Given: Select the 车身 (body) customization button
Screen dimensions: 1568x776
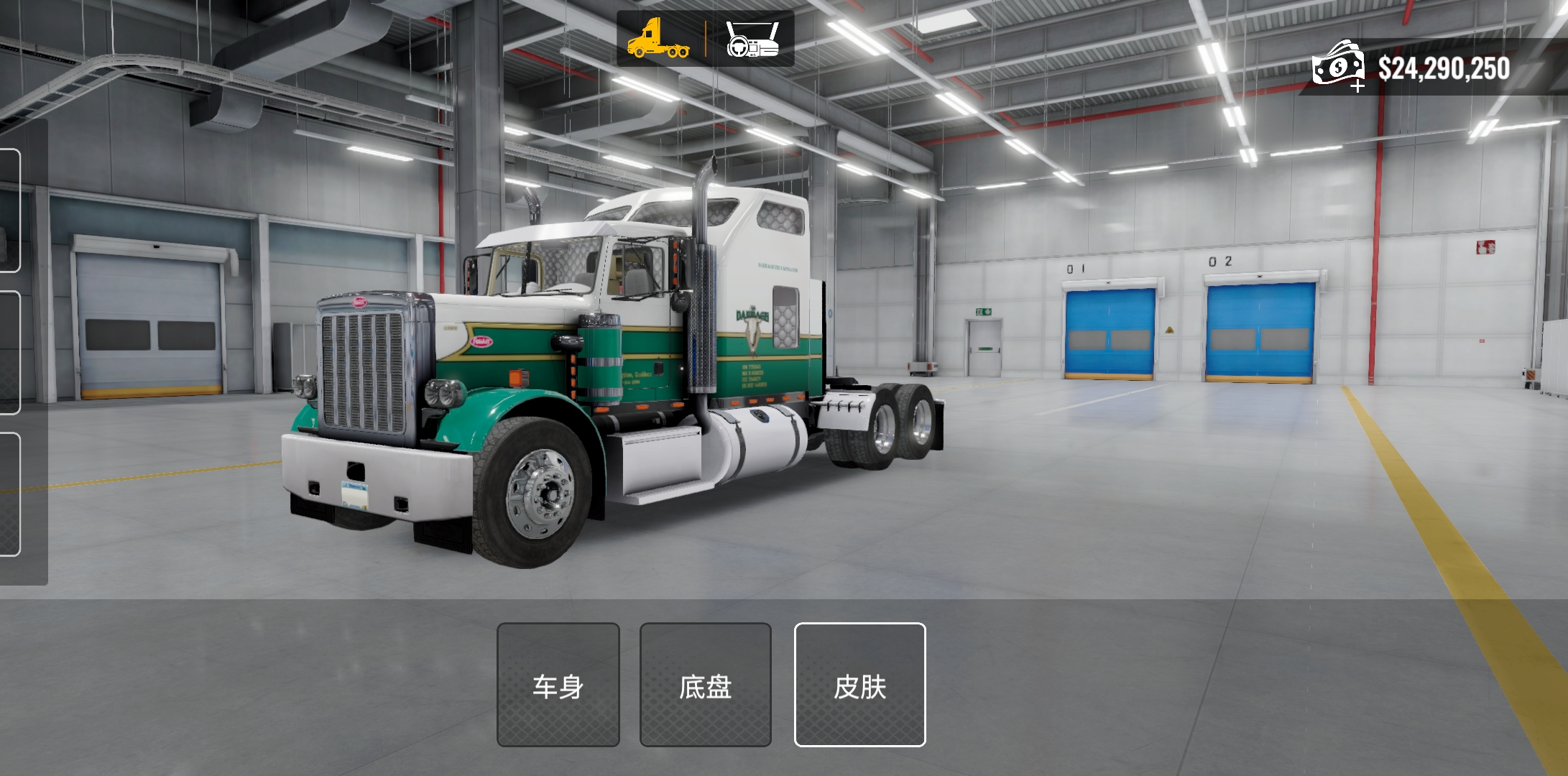Looking at the screenshot, I should [x=558, y=685].
